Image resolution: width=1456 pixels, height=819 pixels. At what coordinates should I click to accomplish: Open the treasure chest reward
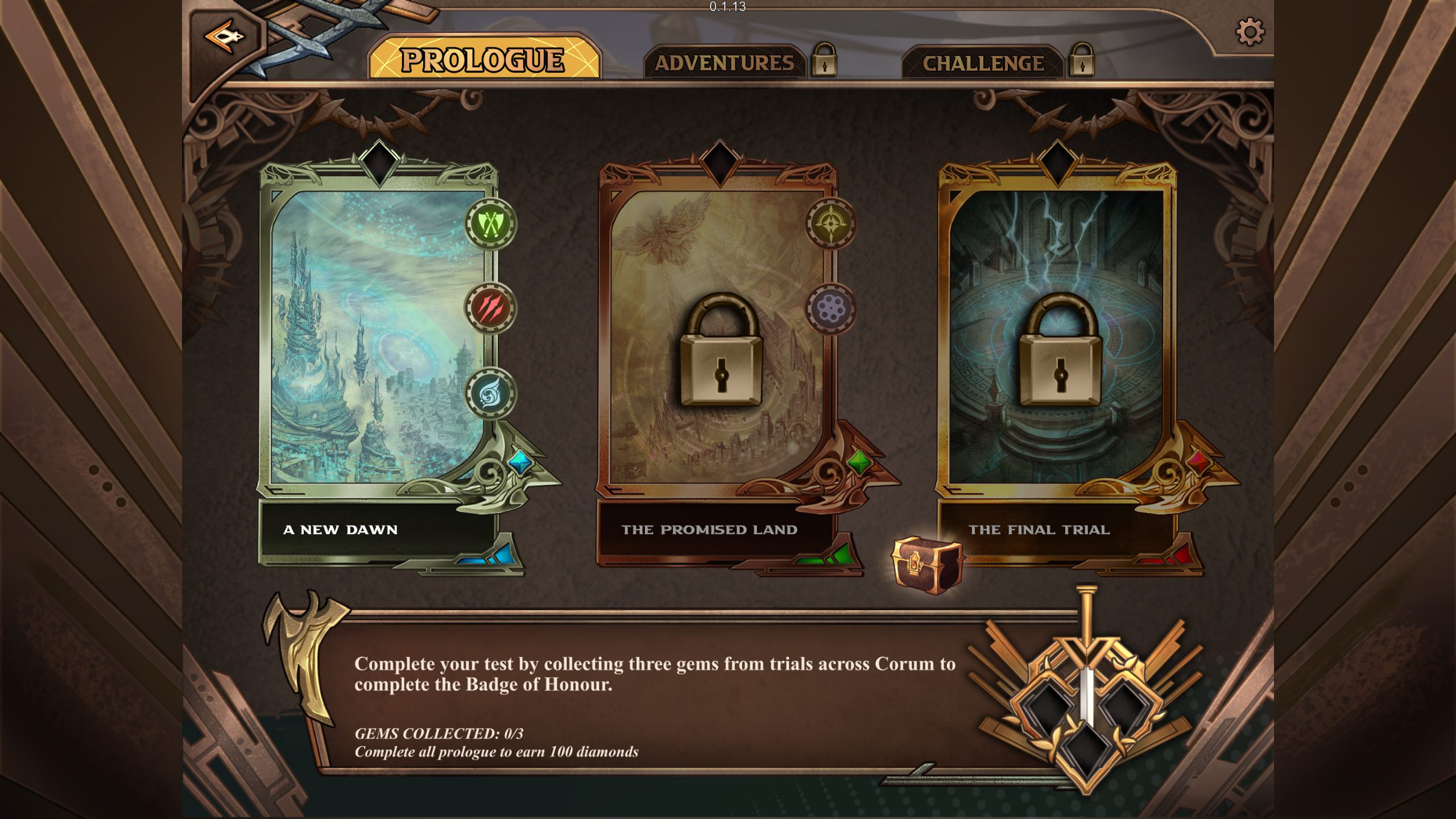click(926, 565)
